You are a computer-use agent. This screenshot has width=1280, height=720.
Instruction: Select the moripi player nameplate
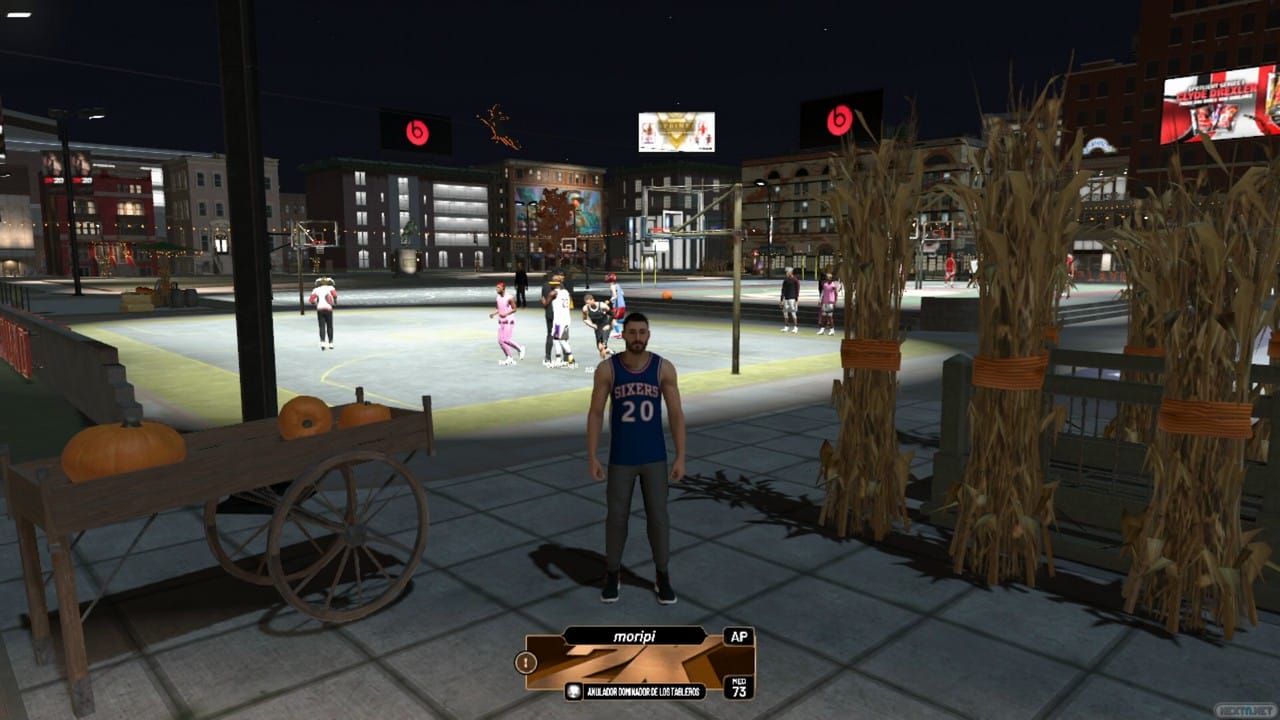[x=633, y=635]
